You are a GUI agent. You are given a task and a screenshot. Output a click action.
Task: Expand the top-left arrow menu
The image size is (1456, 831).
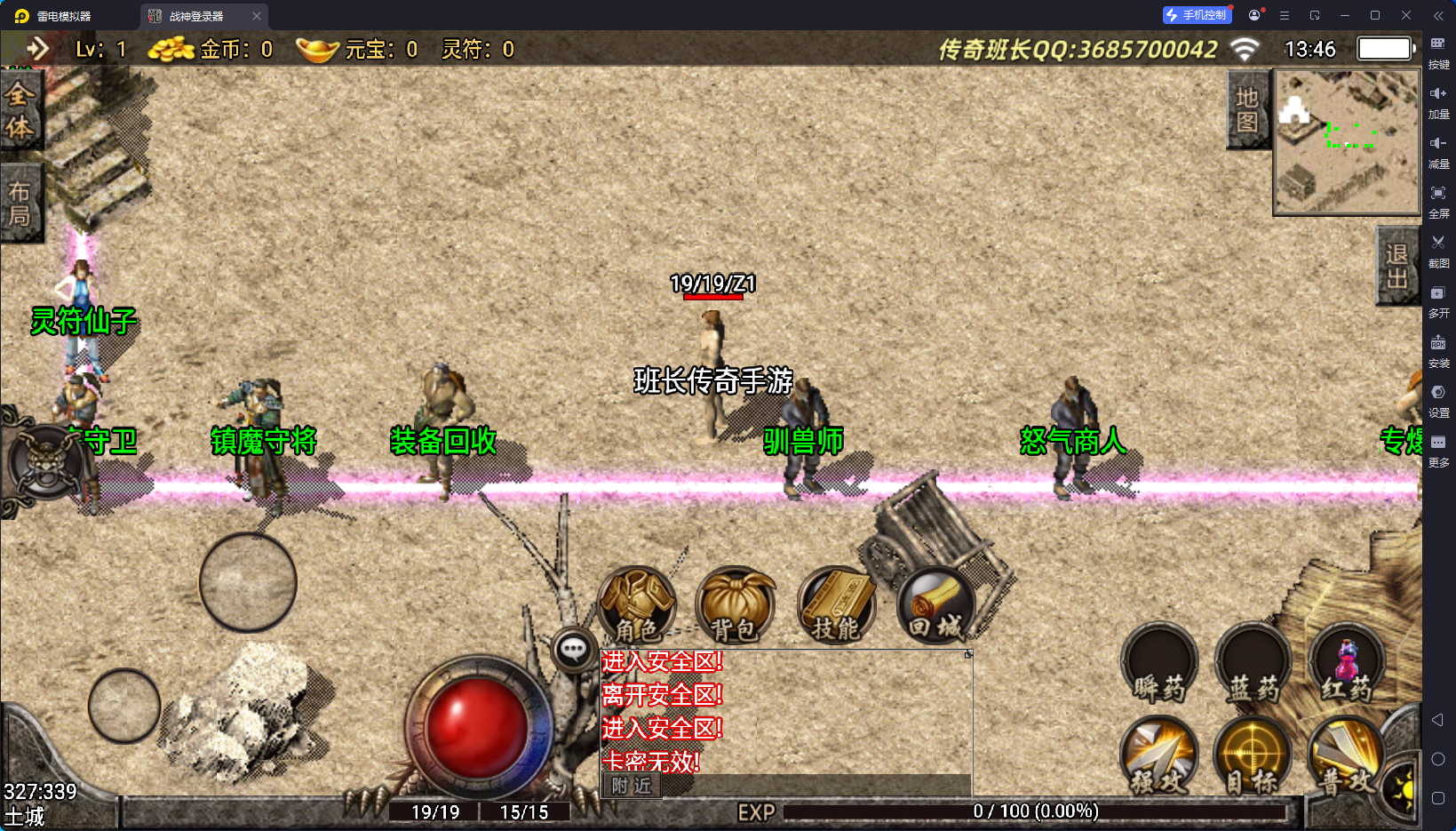[x=37, y=49]
